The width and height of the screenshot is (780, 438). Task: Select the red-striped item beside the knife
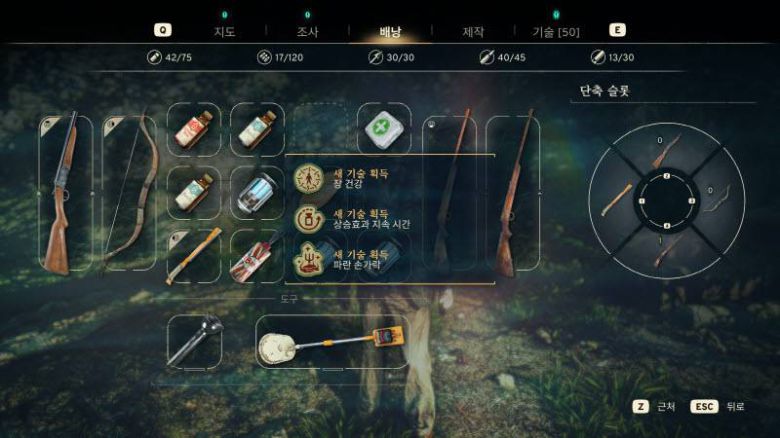click(257, 255)
